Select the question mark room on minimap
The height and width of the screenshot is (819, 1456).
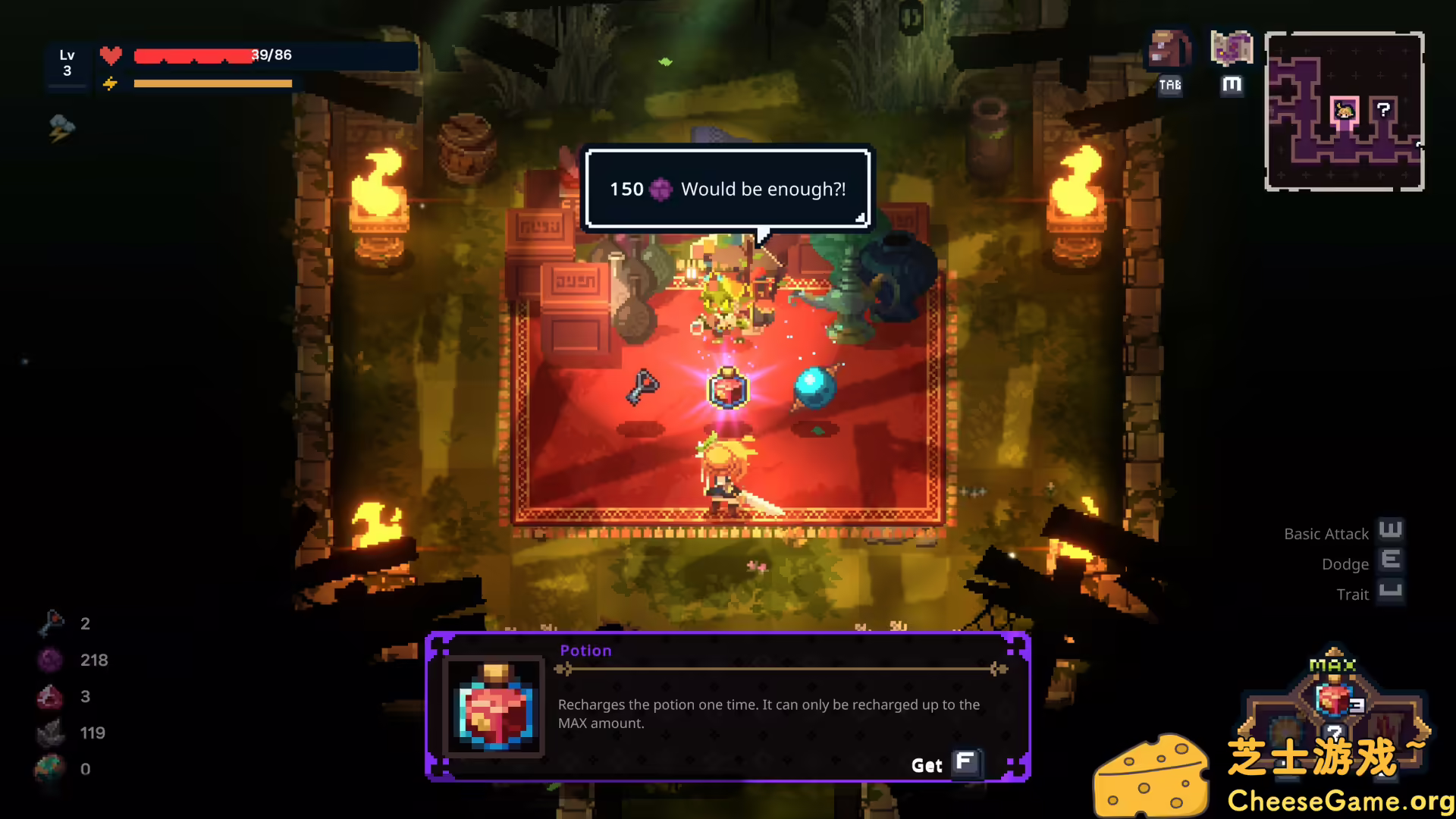pyautogui.click(x=1383, y=110)
